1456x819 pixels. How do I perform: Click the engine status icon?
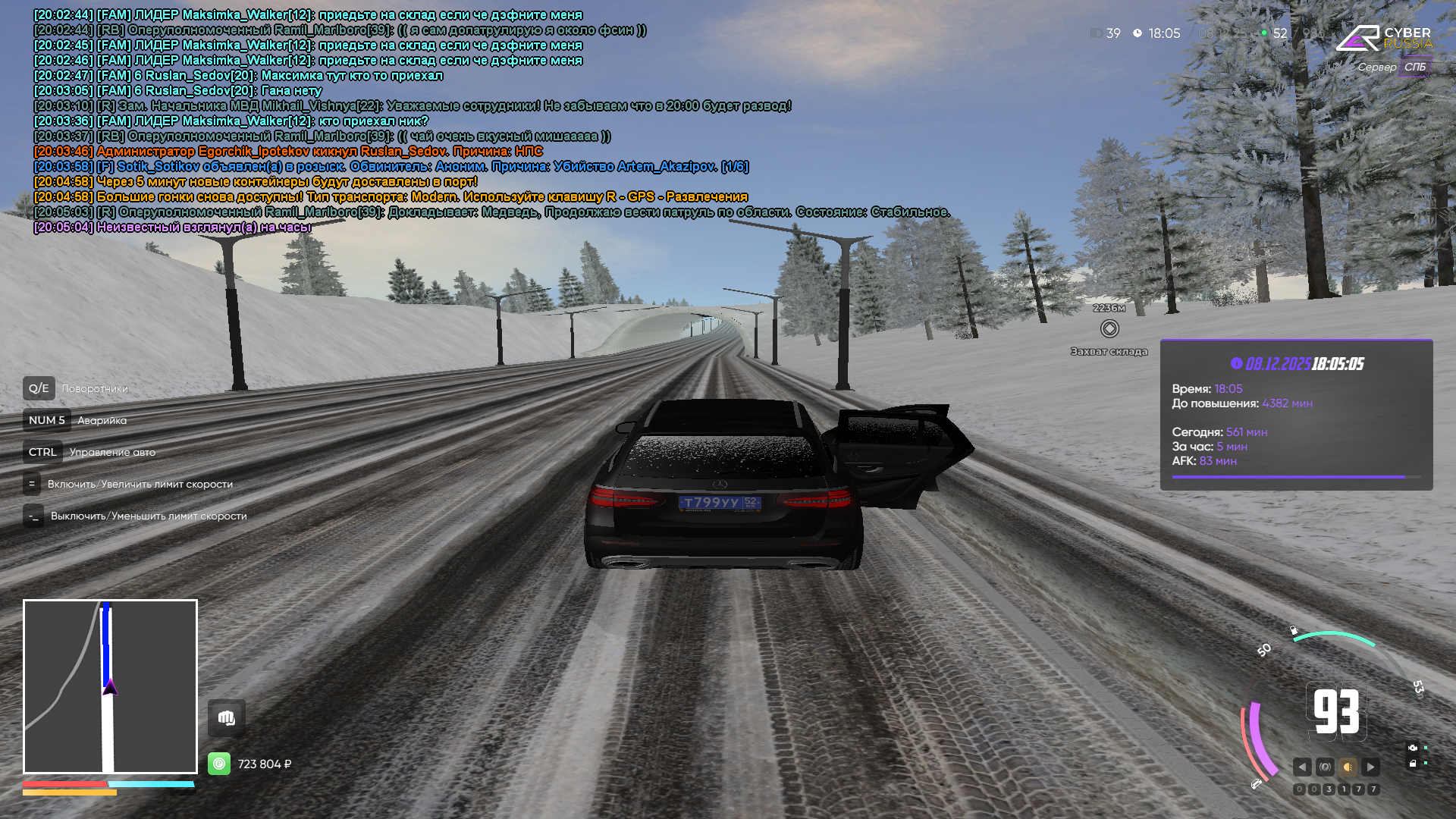1413,748
